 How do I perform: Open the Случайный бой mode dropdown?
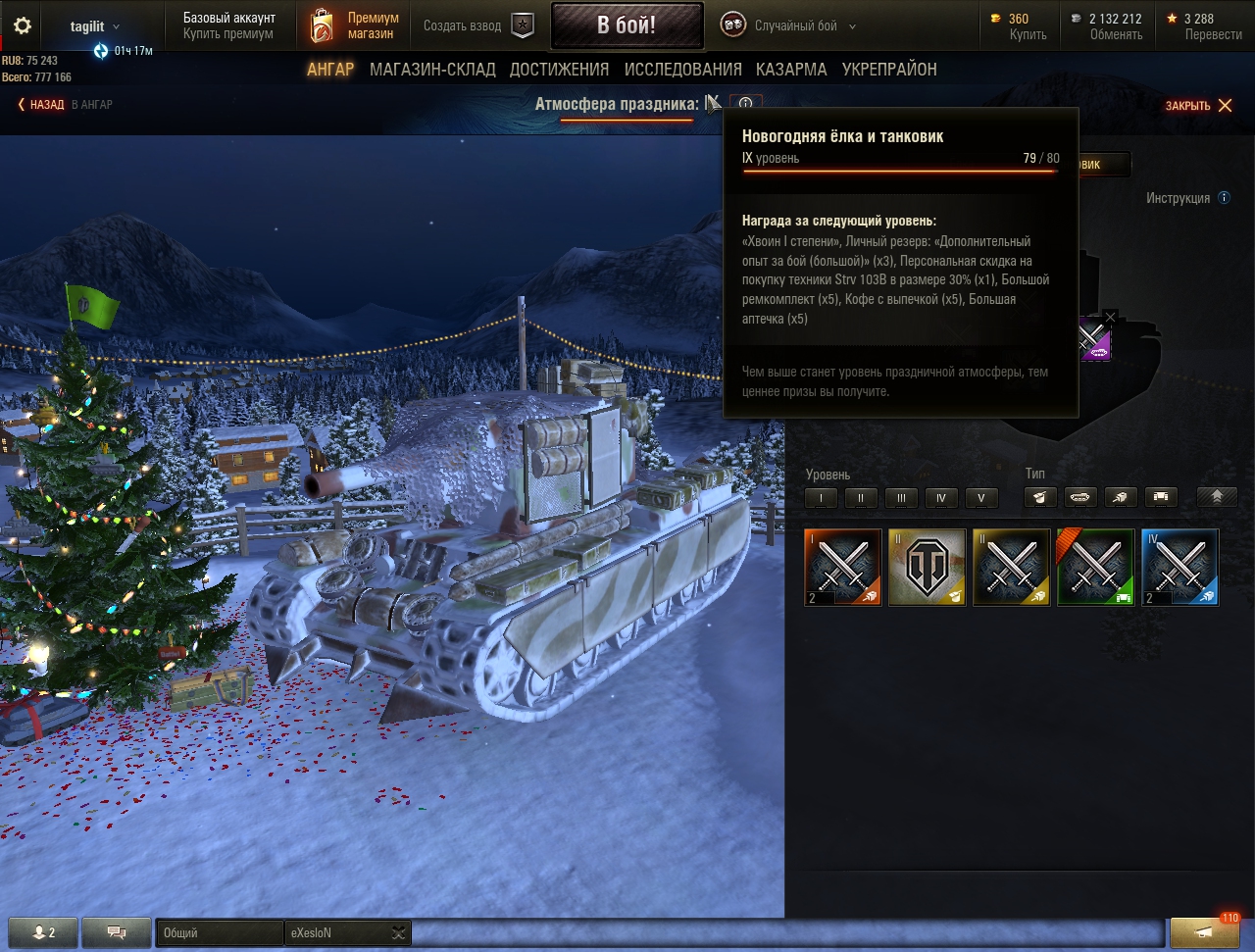tap(790, 26)
